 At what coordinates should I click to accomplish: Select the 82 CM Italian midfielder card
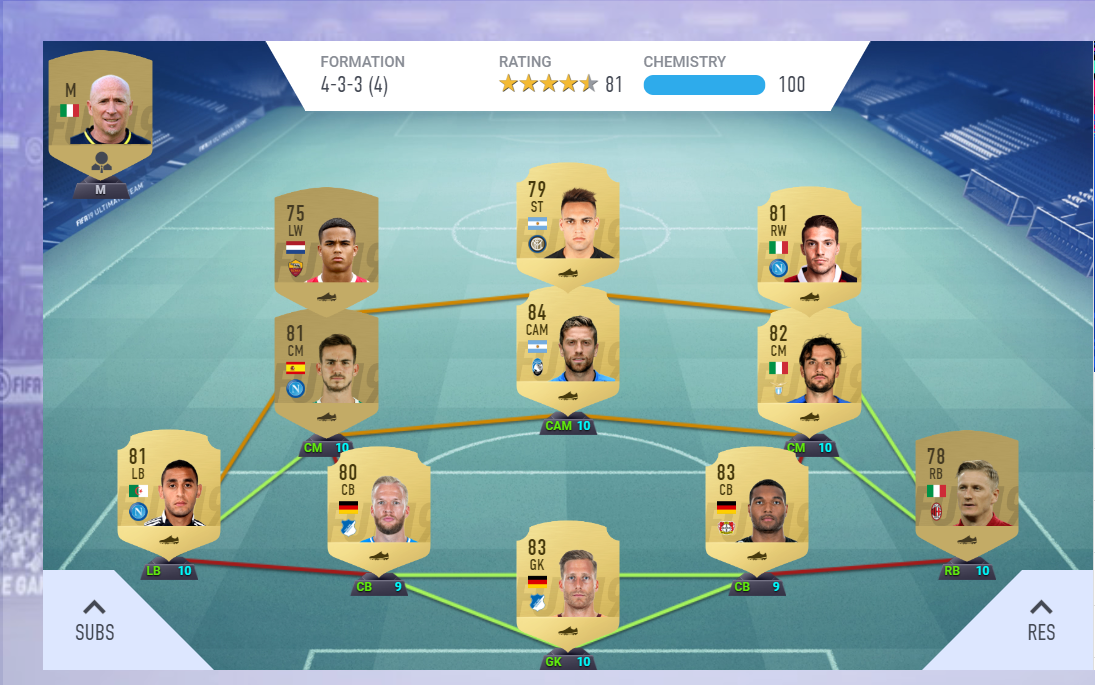pyautogui.click(x=809, y=365)
